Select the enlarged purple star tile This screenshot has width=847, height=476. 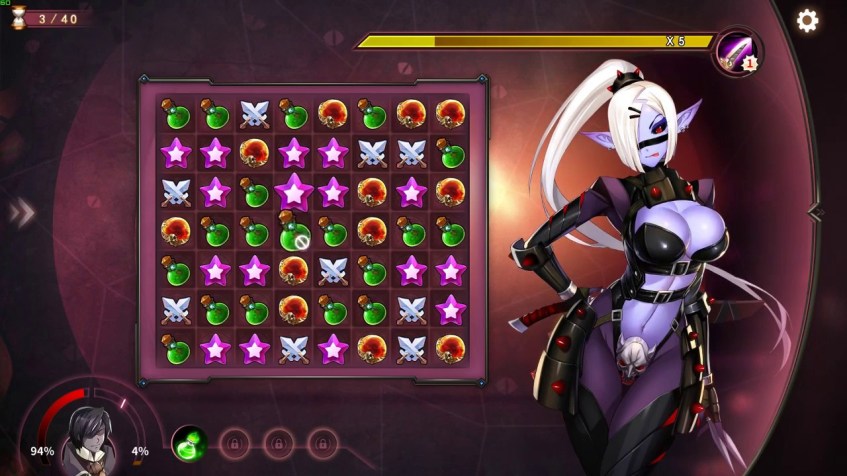293,191
